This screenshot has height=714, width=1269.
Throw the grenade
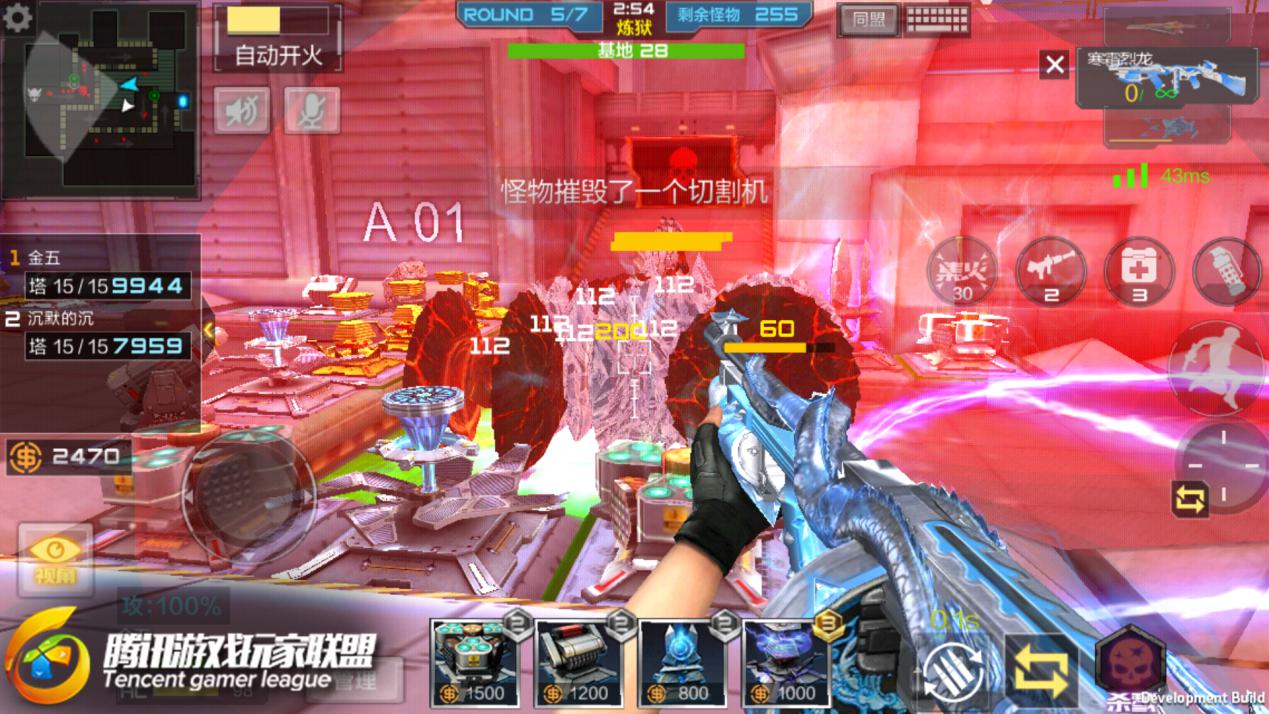(x=1227, y=271)
